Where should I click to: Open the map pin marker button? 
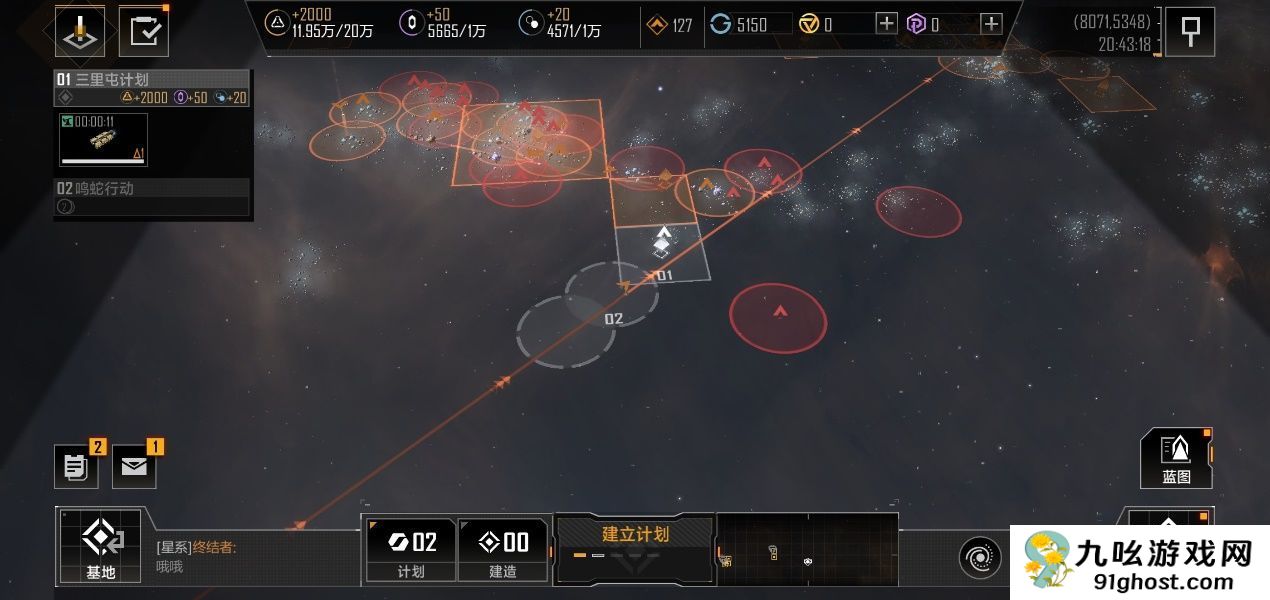(x=1190, y=32)
